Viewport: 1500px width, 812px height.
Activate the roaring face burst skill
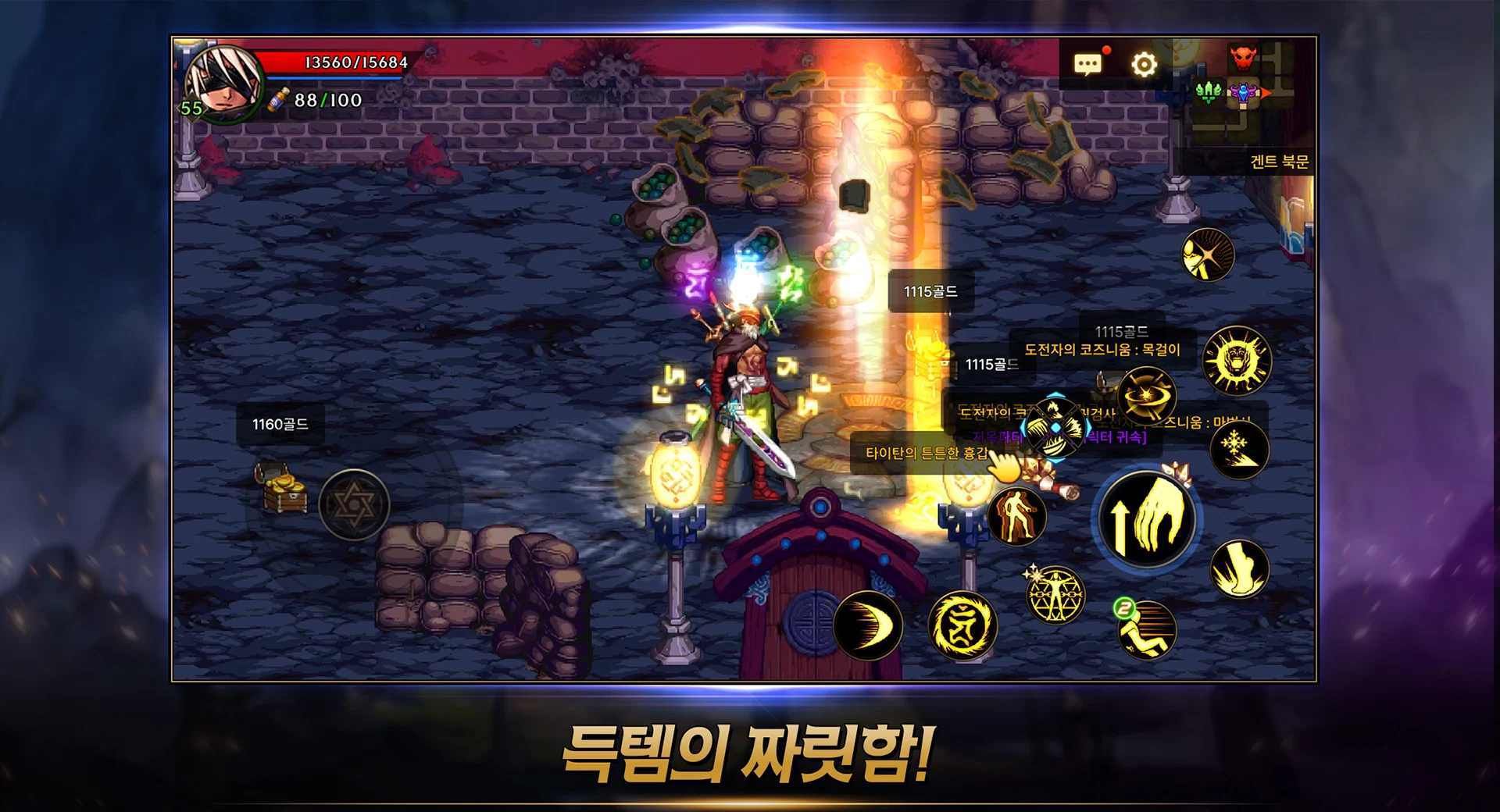click(1236, 361)
